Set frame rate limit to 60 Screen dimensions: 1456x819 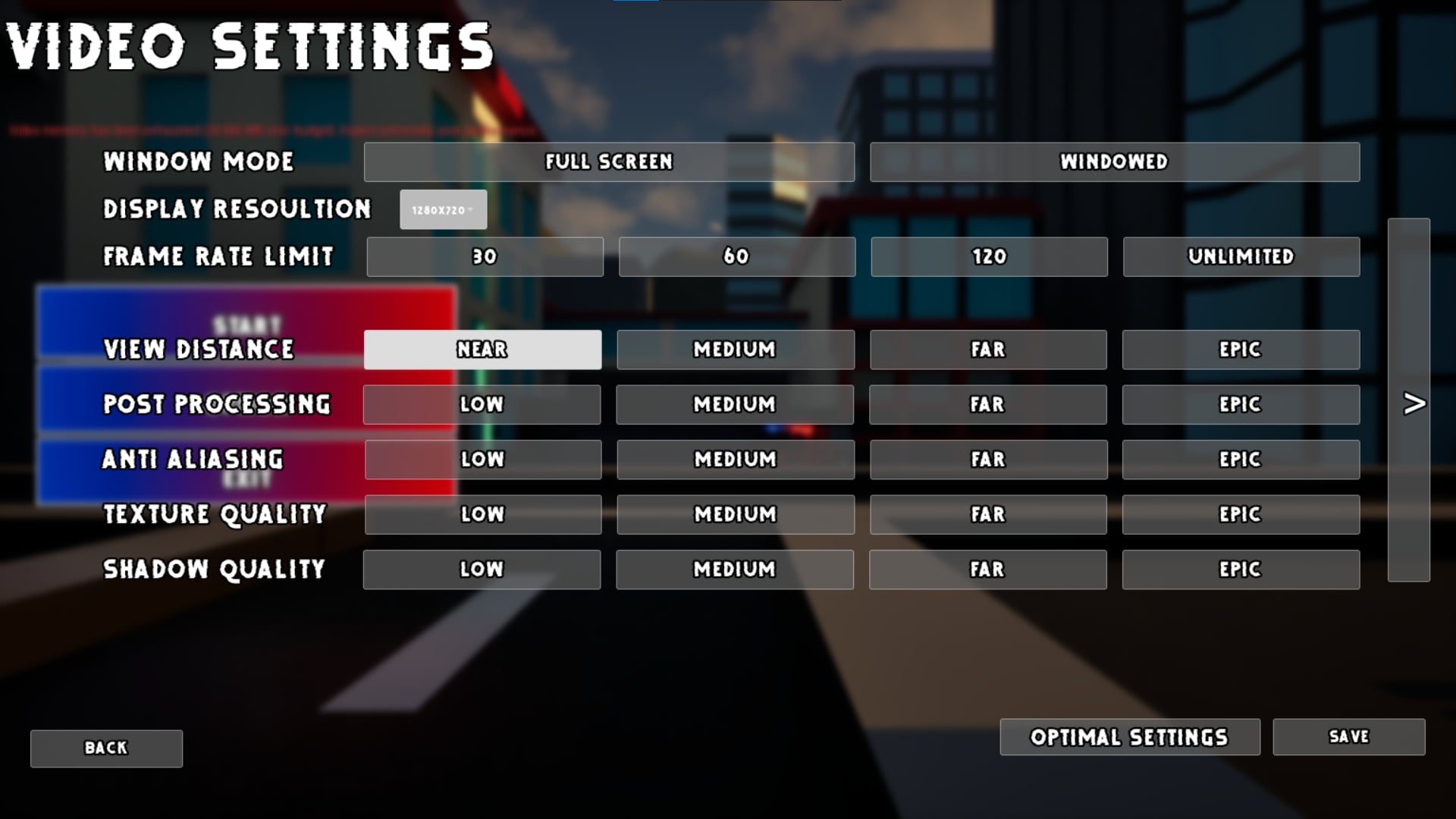pyautogui.click(x=736, y=256)
